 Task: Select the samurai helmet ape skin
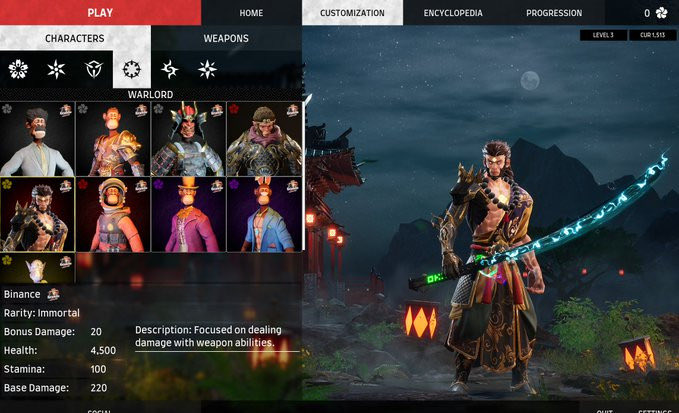pos(189,138)
